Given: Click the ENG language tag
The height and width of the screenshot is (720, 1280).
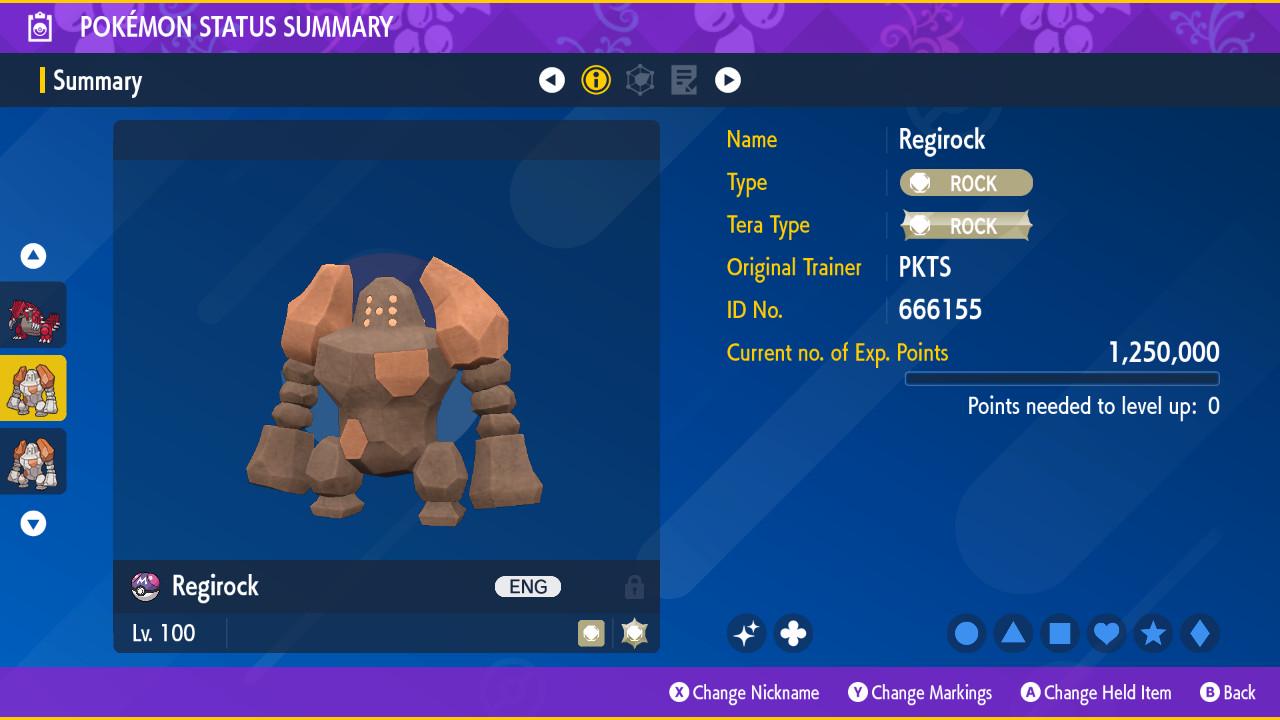Looking at the screenshot, I should pos(528,587).
